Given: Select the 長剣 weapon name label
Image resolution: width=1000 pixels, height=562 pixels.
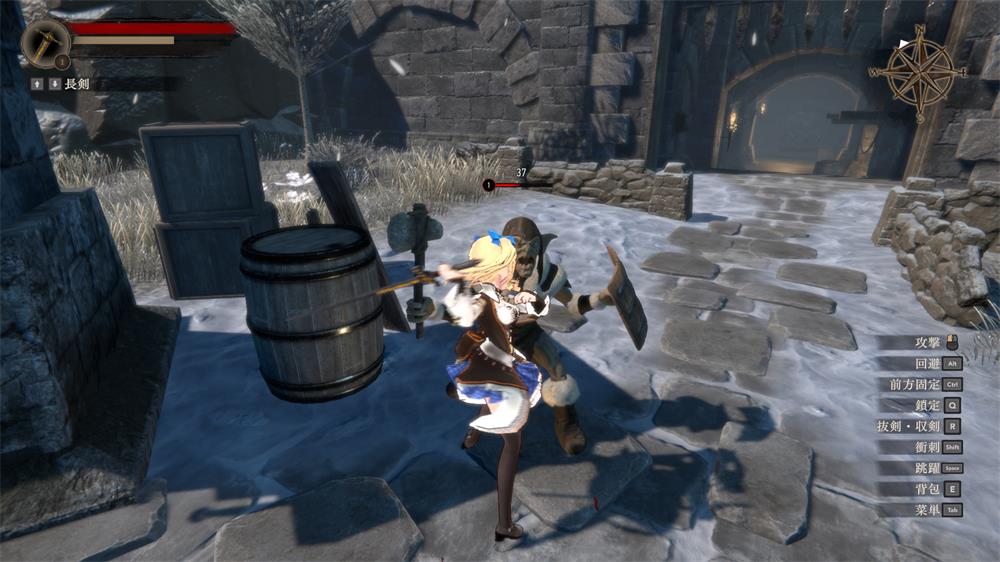Looking at the screenshot, I should coord(77,84).
